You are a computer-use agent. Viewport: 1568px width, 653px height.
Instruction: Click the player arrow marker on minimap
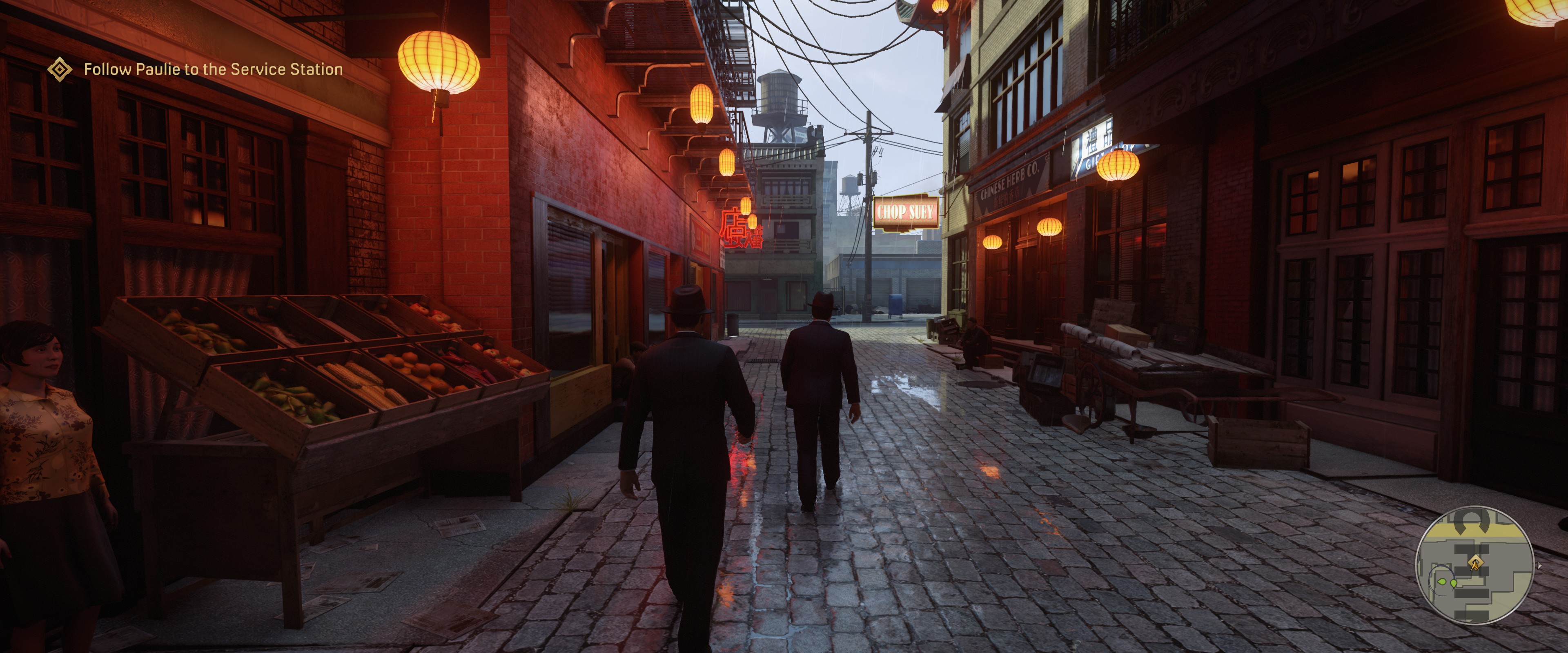tap(1475, 563)
